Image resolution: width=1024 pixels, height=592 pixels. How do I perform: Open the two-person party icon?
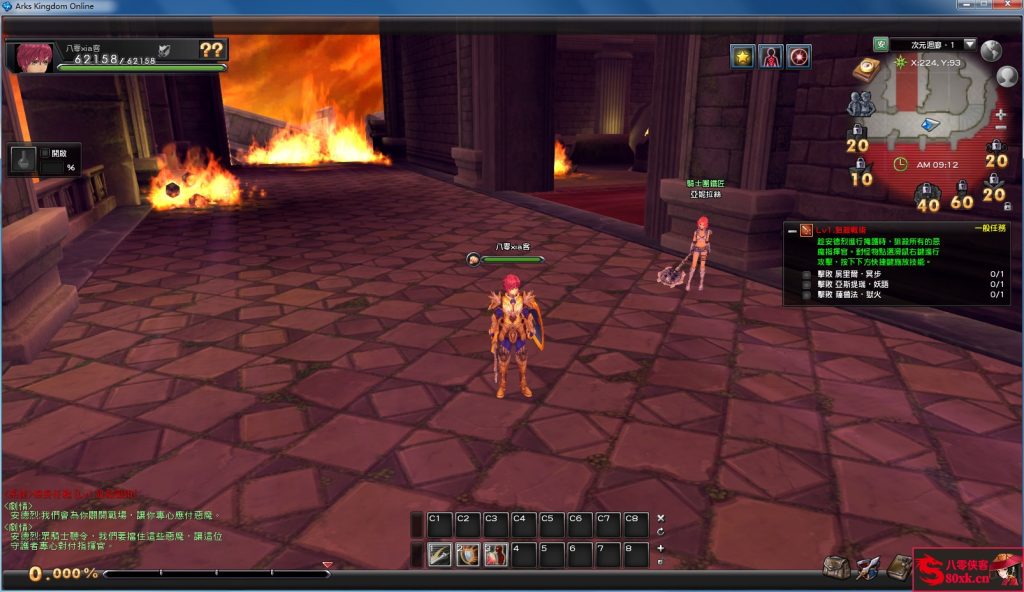pyautogui.click(x=859, y=103)
